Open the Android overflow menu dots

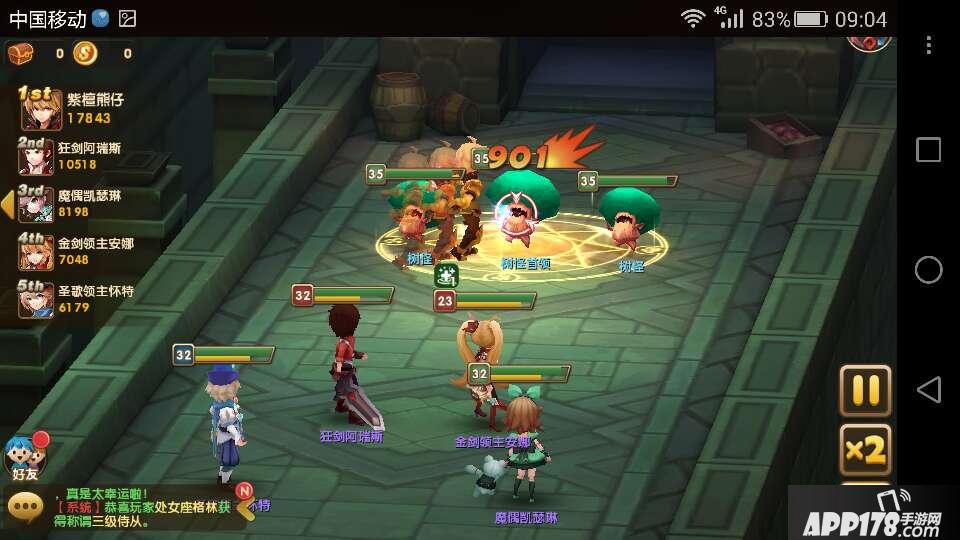tap(928, 45)
